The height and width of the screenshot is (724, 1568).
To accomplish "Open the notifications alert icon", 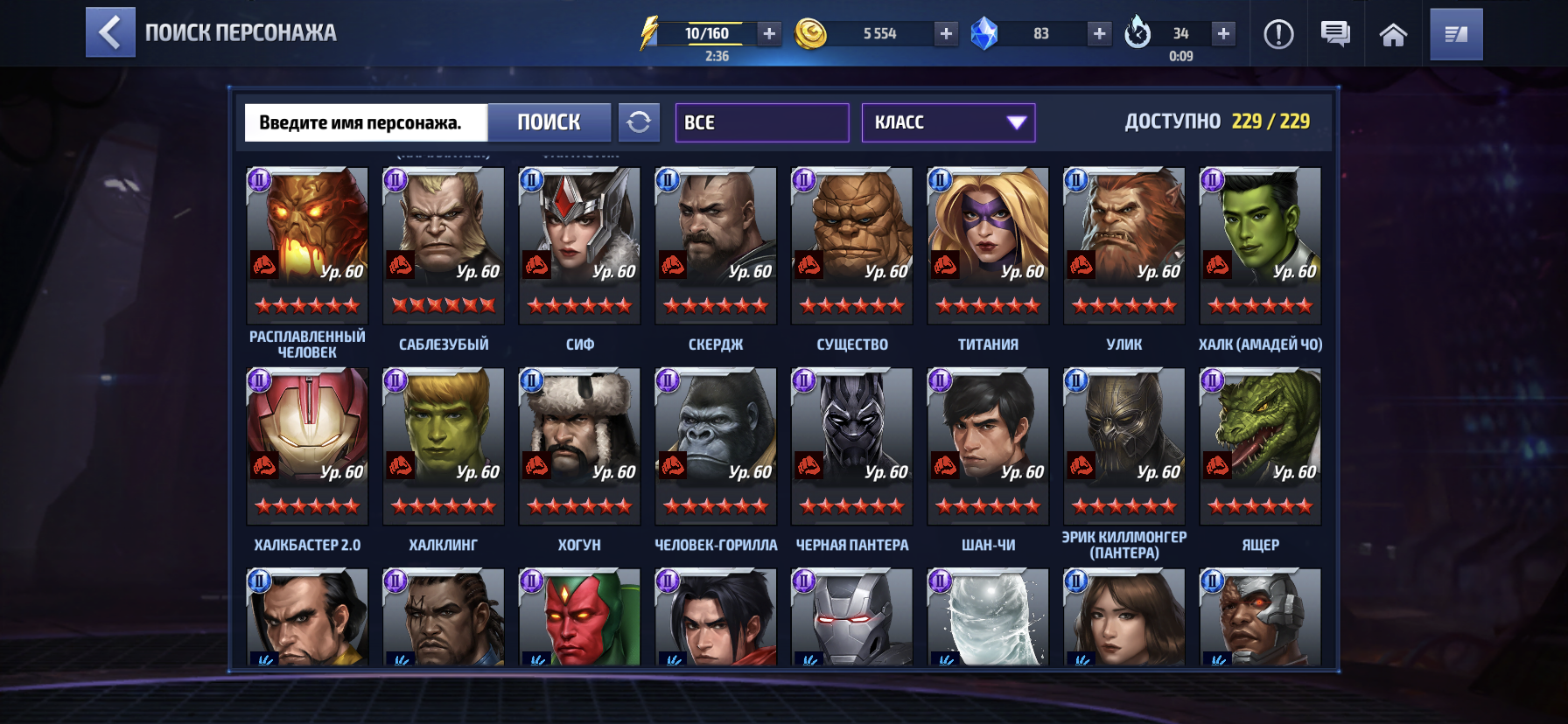I will pos(1277,34).
